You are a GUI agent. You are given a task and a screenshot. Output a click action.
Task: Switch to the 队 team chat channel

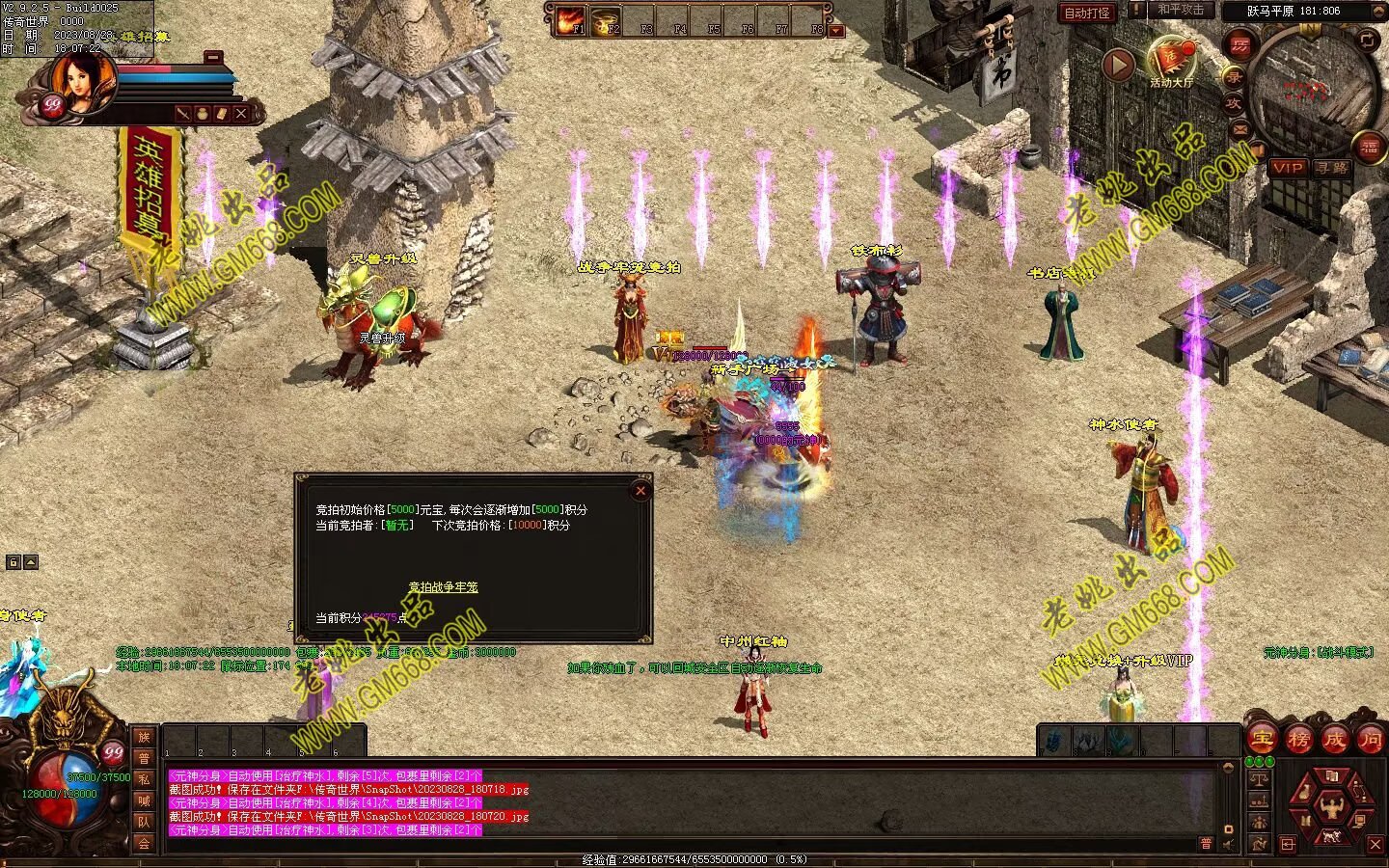144,822
